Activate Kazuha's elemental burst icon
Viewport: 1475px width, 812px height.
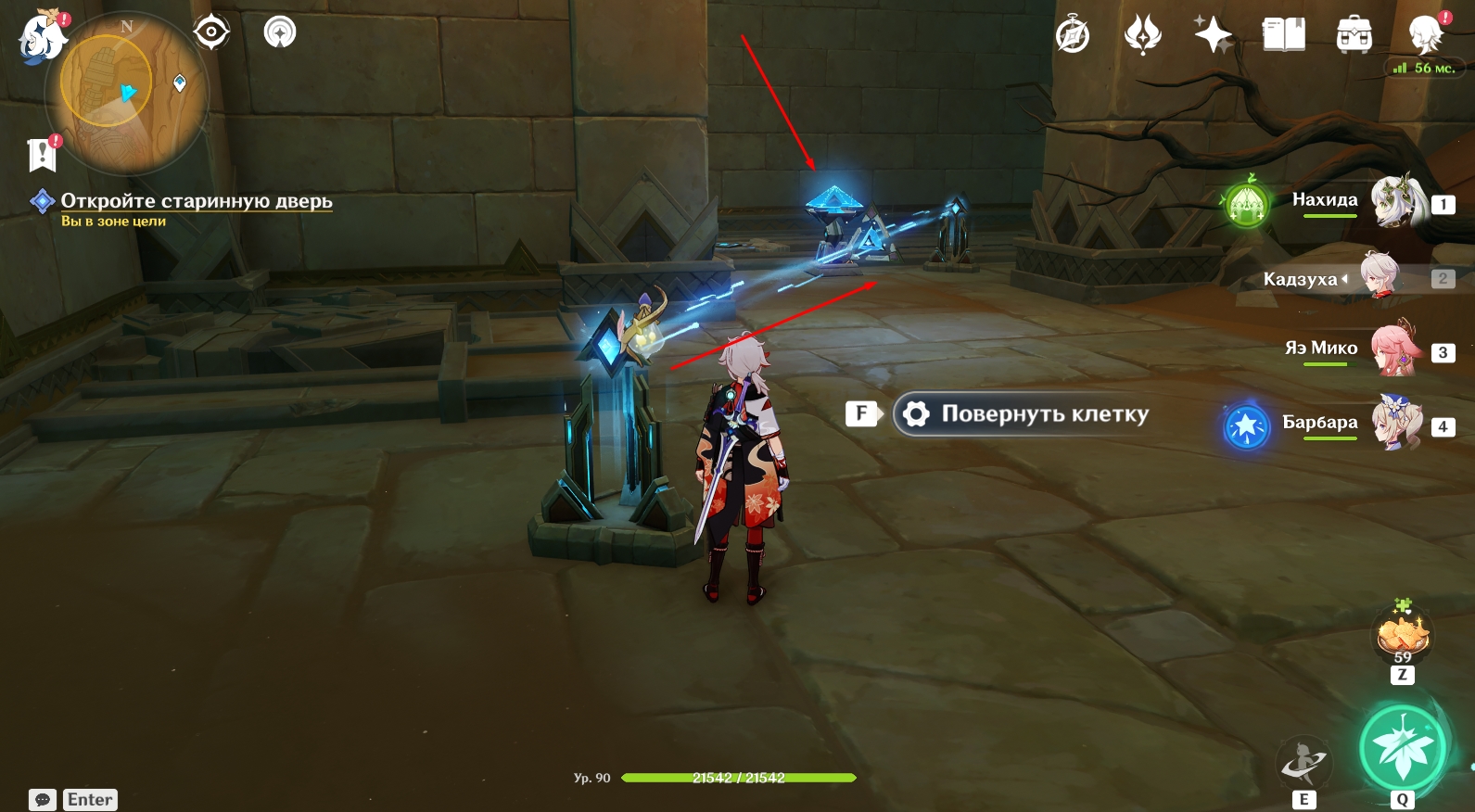1403,748
